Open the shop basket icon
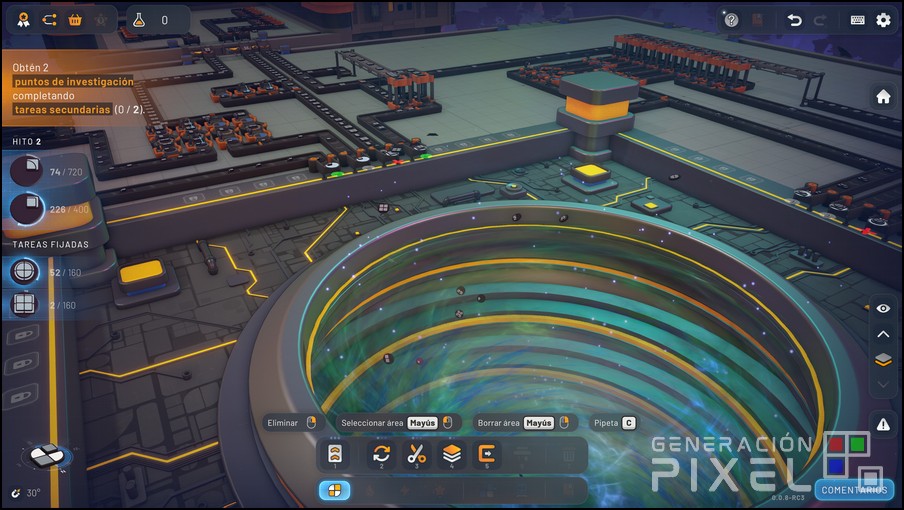 click(75, 20)
